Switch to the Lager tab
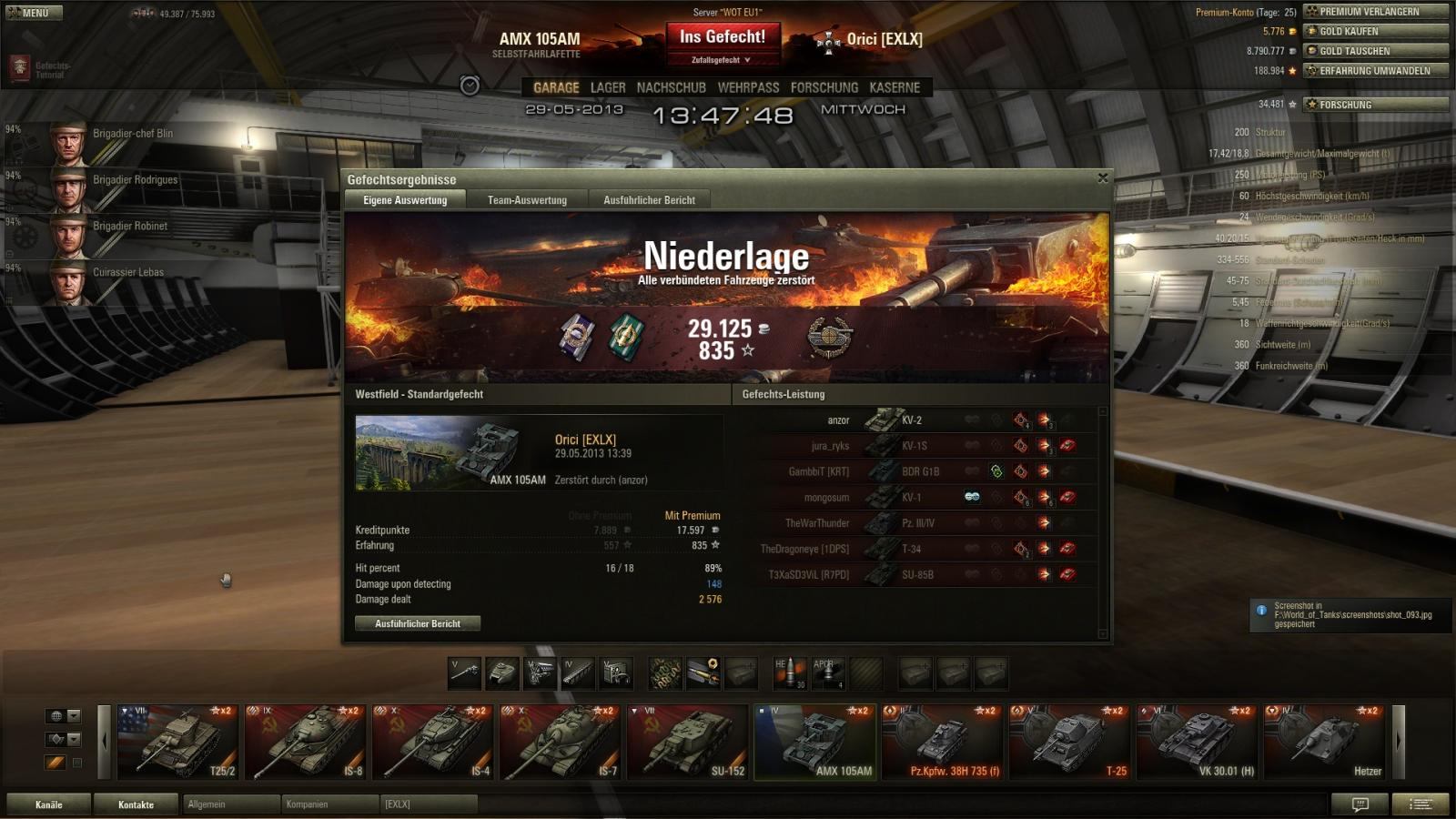1456x819 pixels. click(x=608, y=87)
